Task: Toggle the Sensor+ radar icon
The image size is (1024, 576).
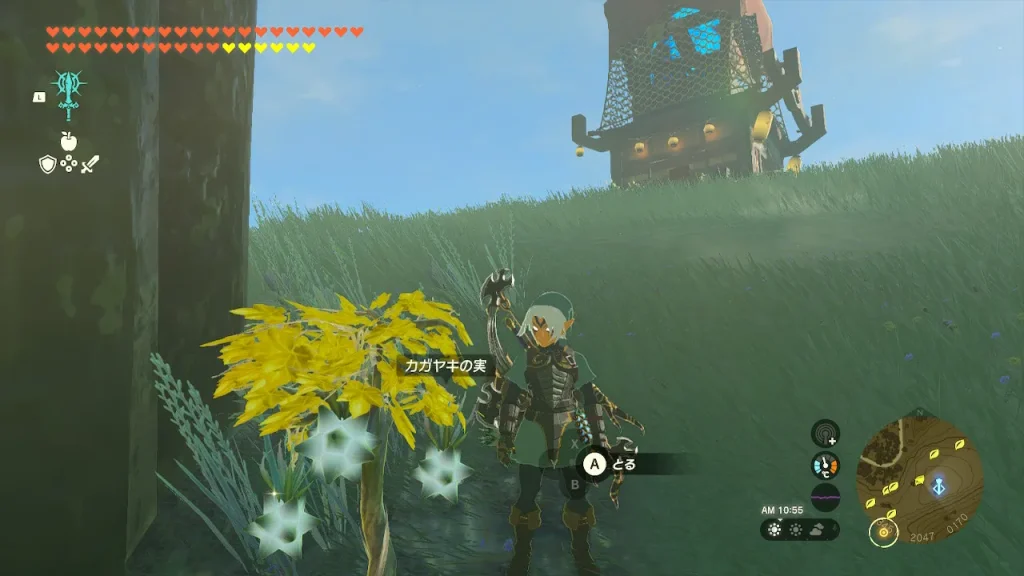Action: point(825,433)
